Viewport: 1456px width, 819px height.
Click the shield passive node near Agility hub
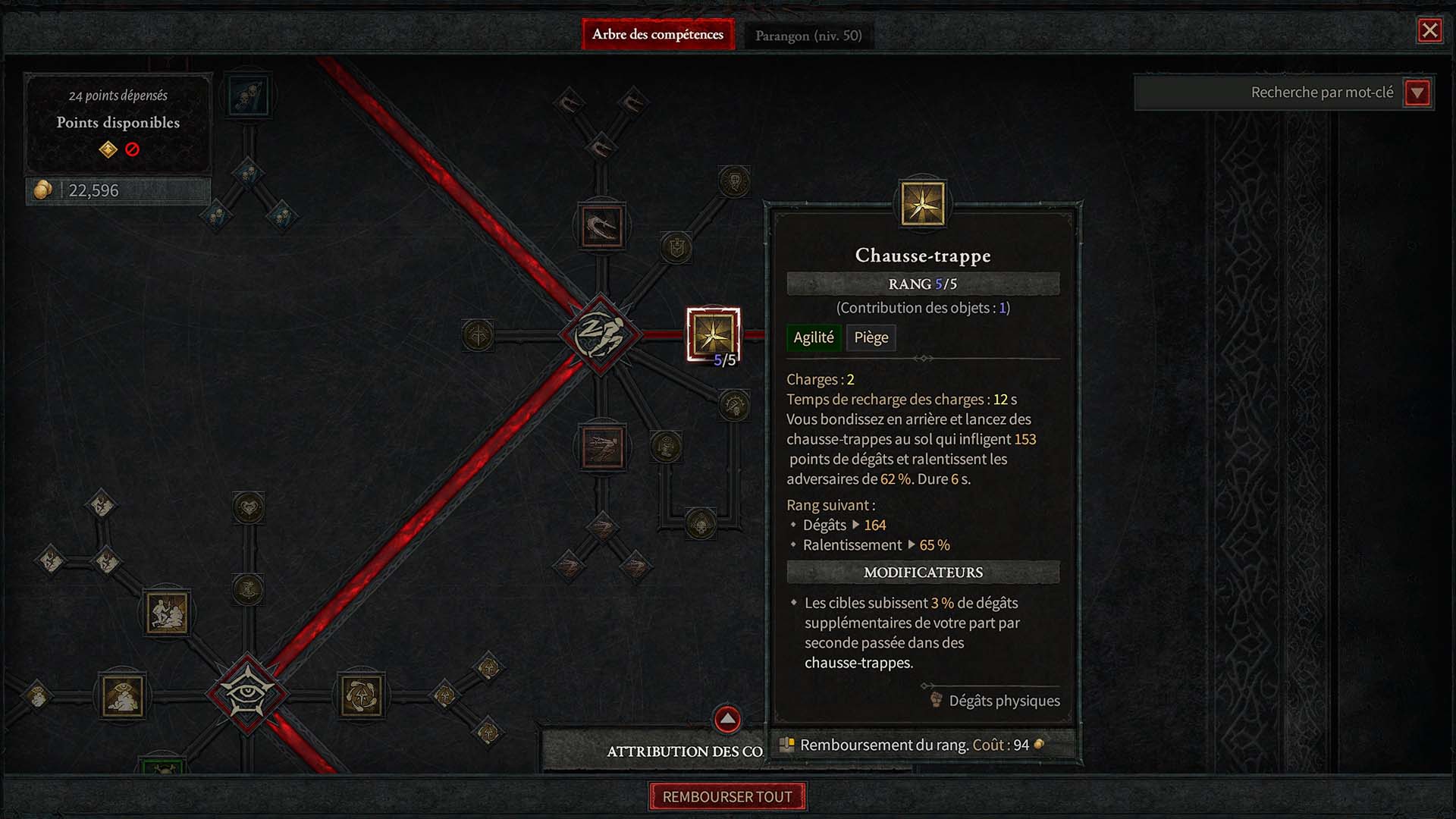point(676,247)
